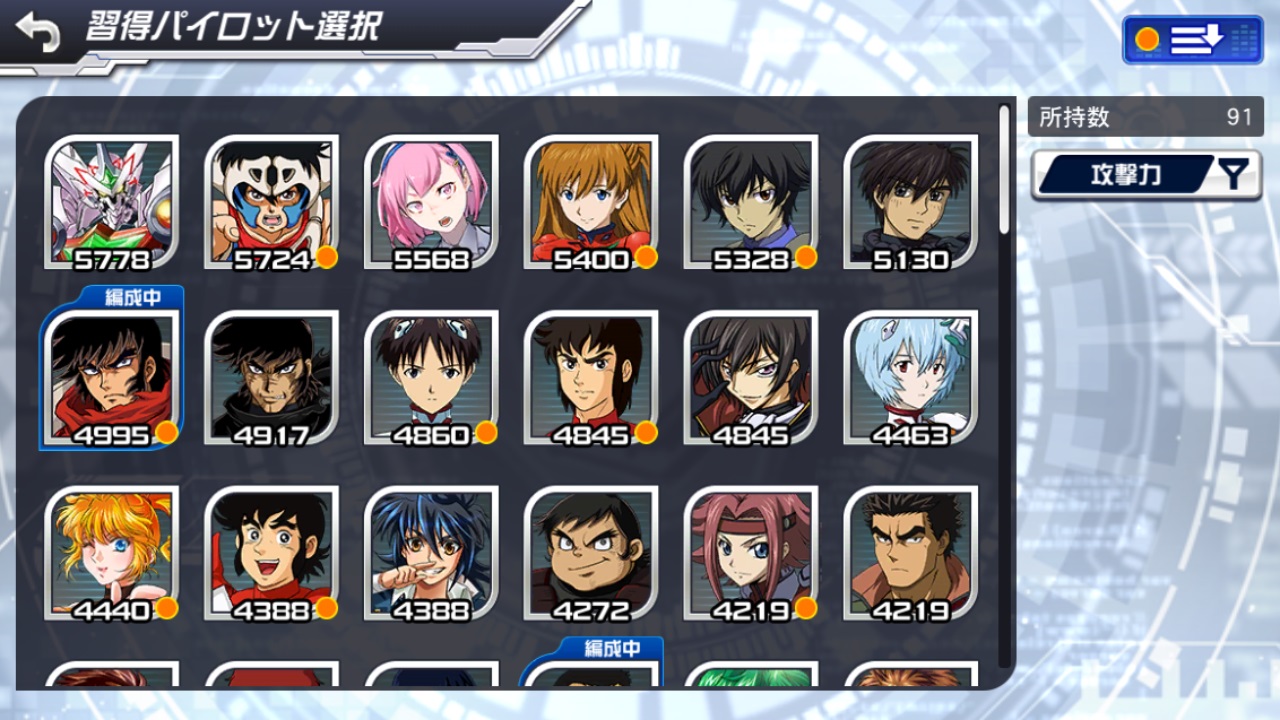Toggle the sort order button

(x=1190, y=40)
